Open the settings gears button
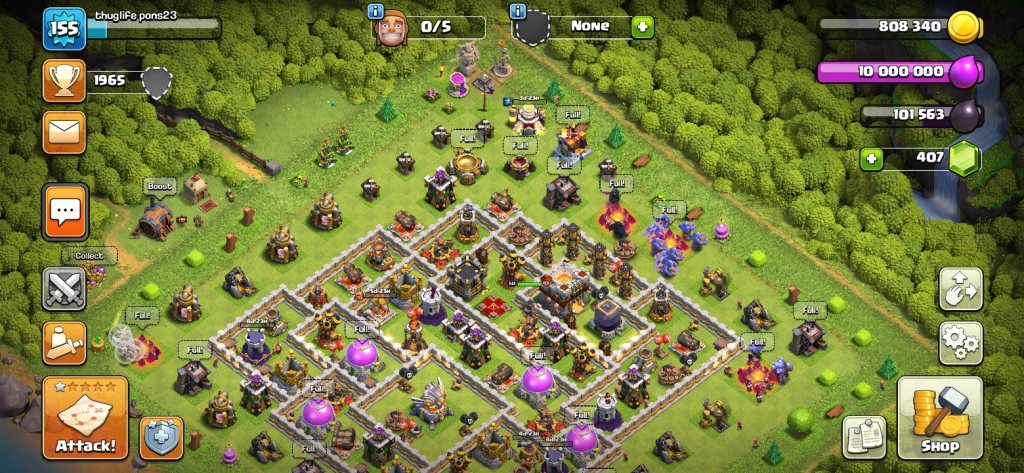The image size is (1024, 473). [960, 342]
